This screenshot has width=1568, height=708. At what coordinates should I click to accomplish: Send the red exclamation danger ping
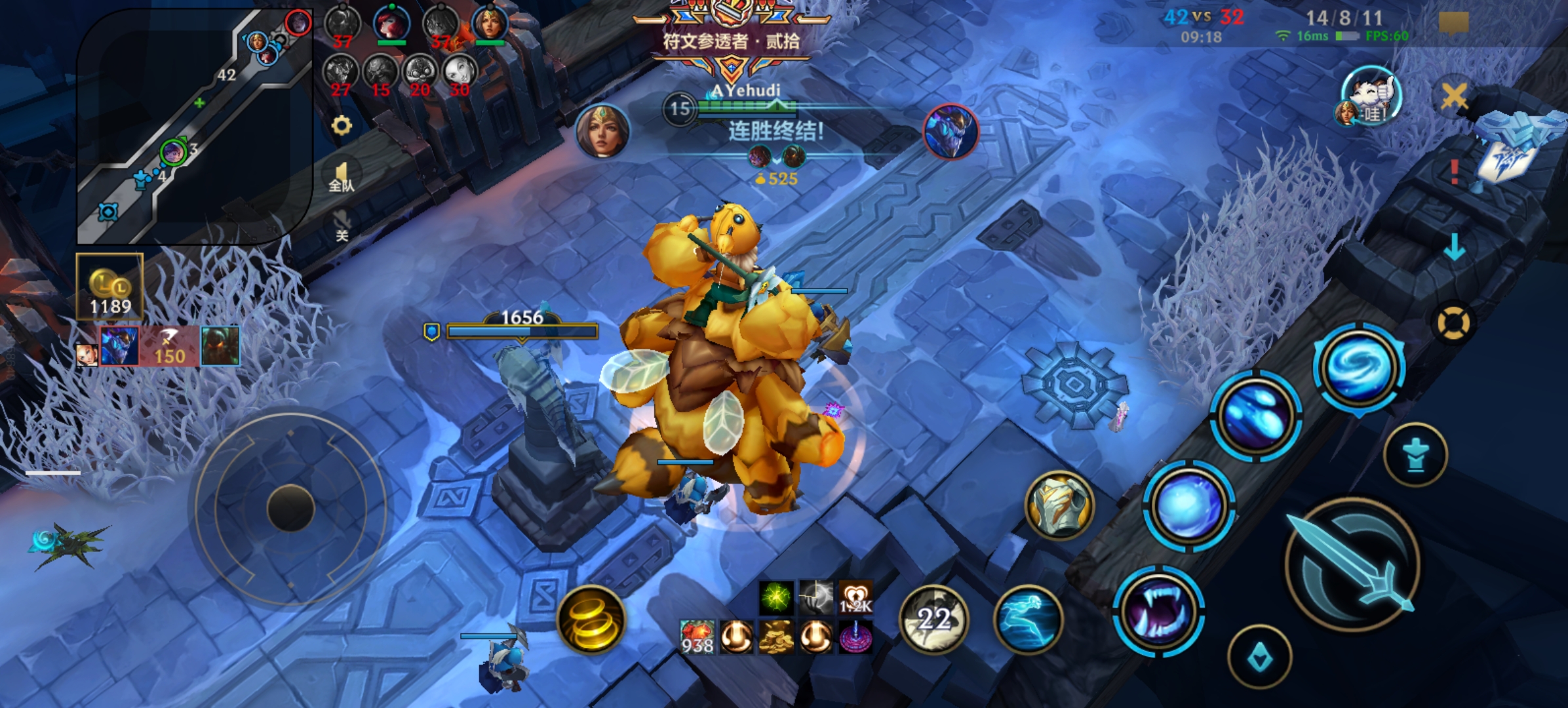(1455, 172)
